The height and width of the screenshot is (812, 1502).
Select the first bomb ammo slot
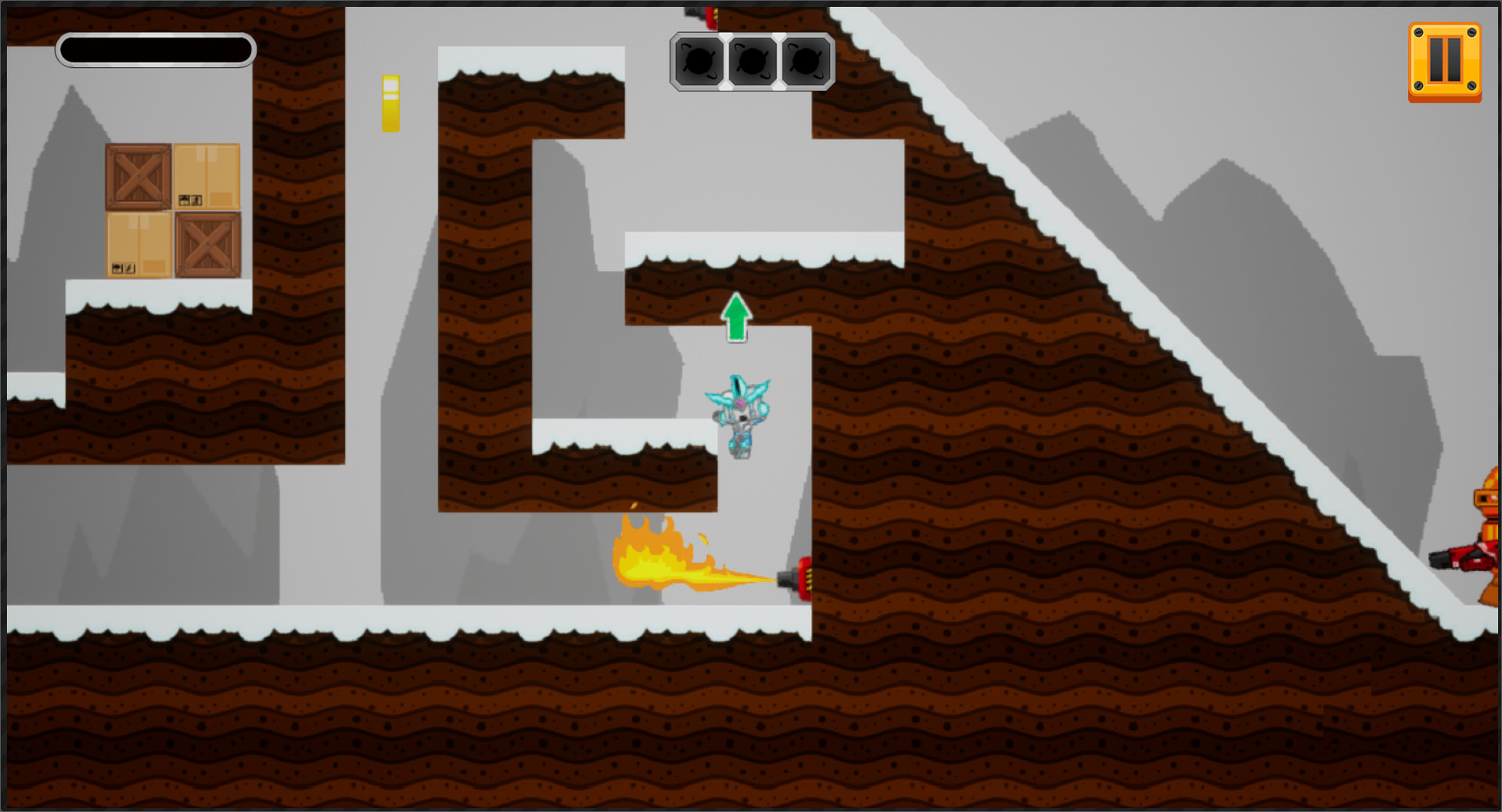pyautogui.click(x=699, y=59)
